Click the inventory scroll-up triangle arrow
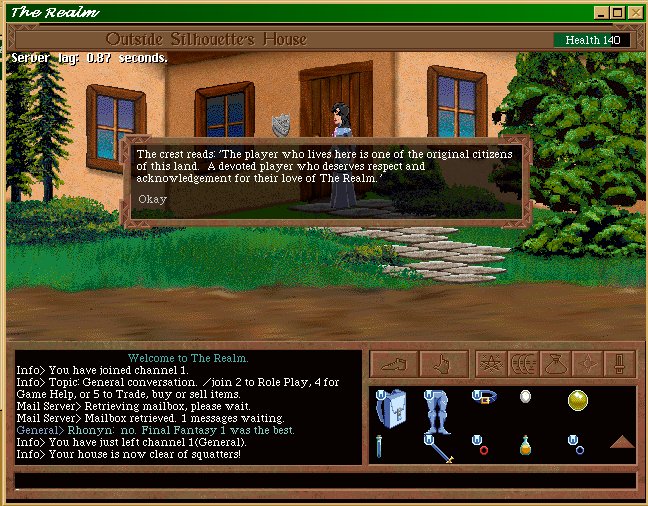This screenshot has width=648, height=506. click(x=622, y=442)
